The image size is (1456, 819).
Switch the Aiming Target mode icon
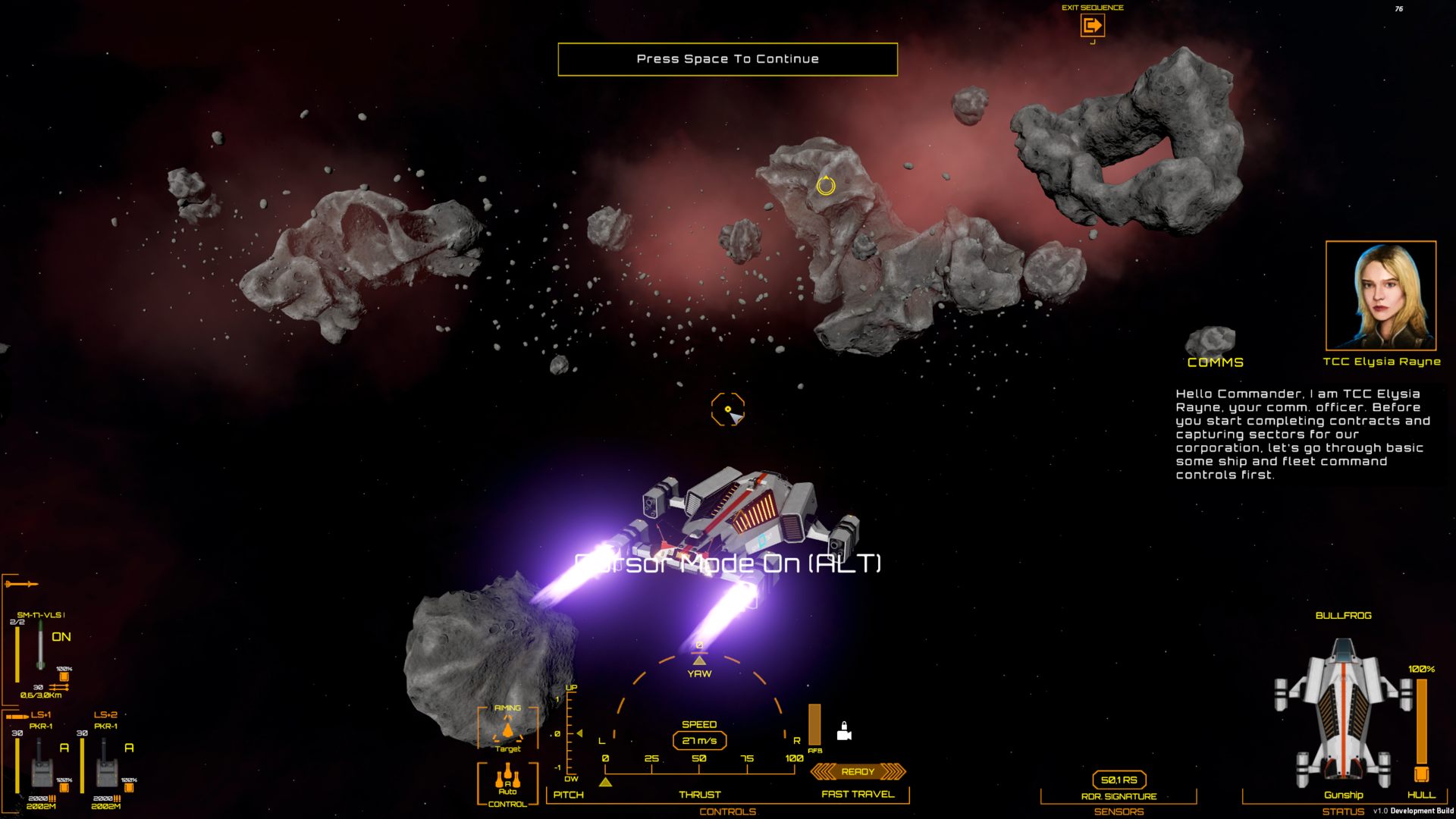(x=507, y=731)
